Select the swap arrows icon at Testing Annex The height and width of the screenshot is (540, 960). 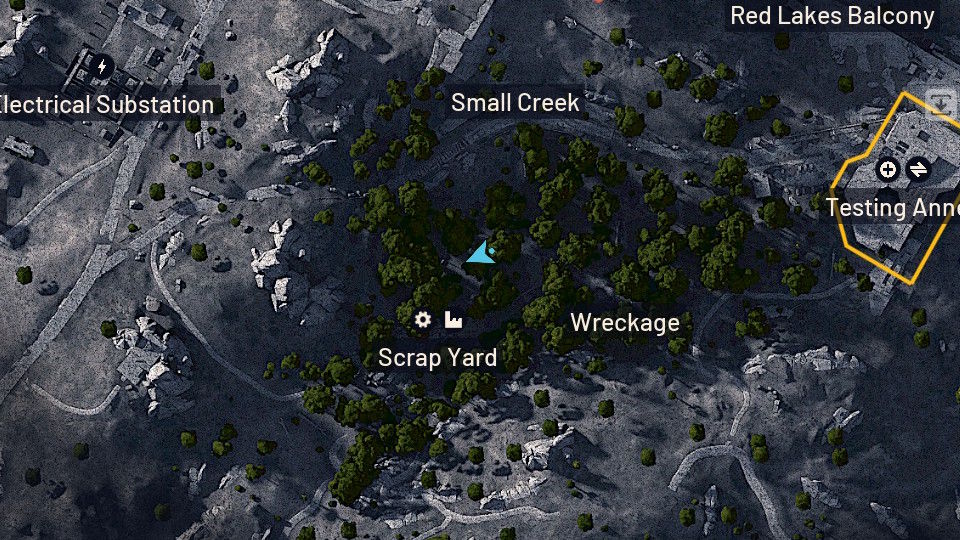[x=917, y=170]
